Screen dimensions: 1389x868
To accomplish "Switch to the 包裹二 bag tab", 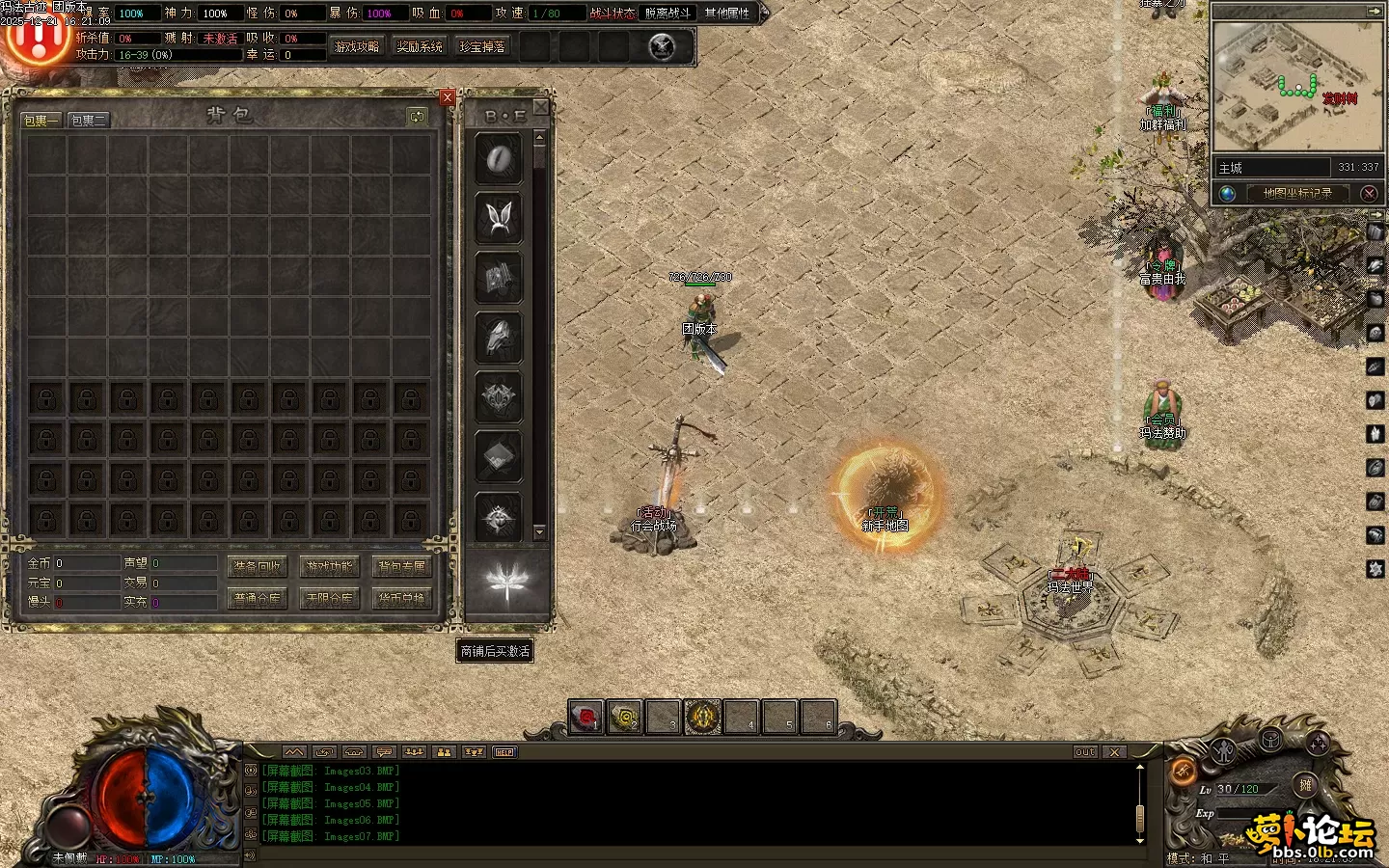I will tap(88, 121).
